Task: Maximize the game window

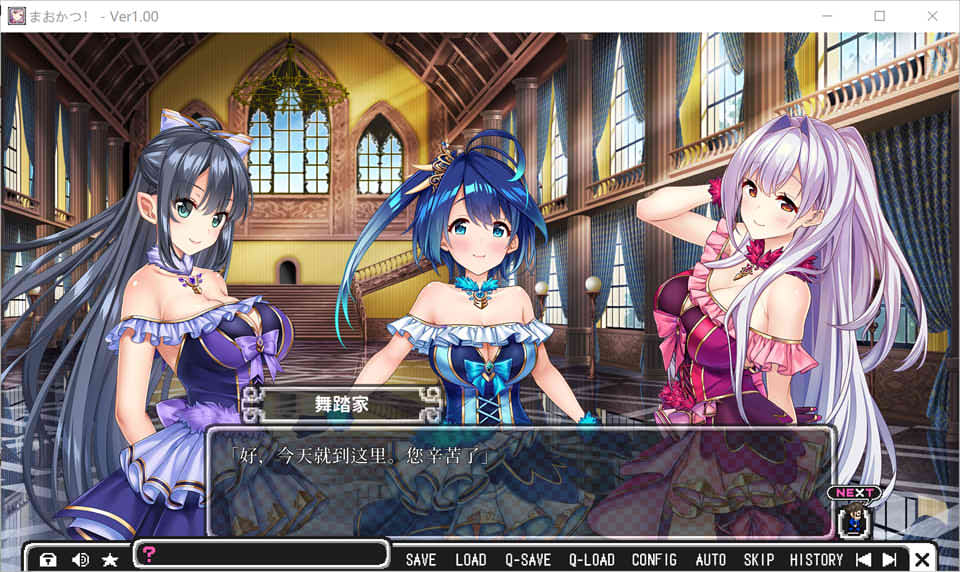Action: (x=879, y=16)
